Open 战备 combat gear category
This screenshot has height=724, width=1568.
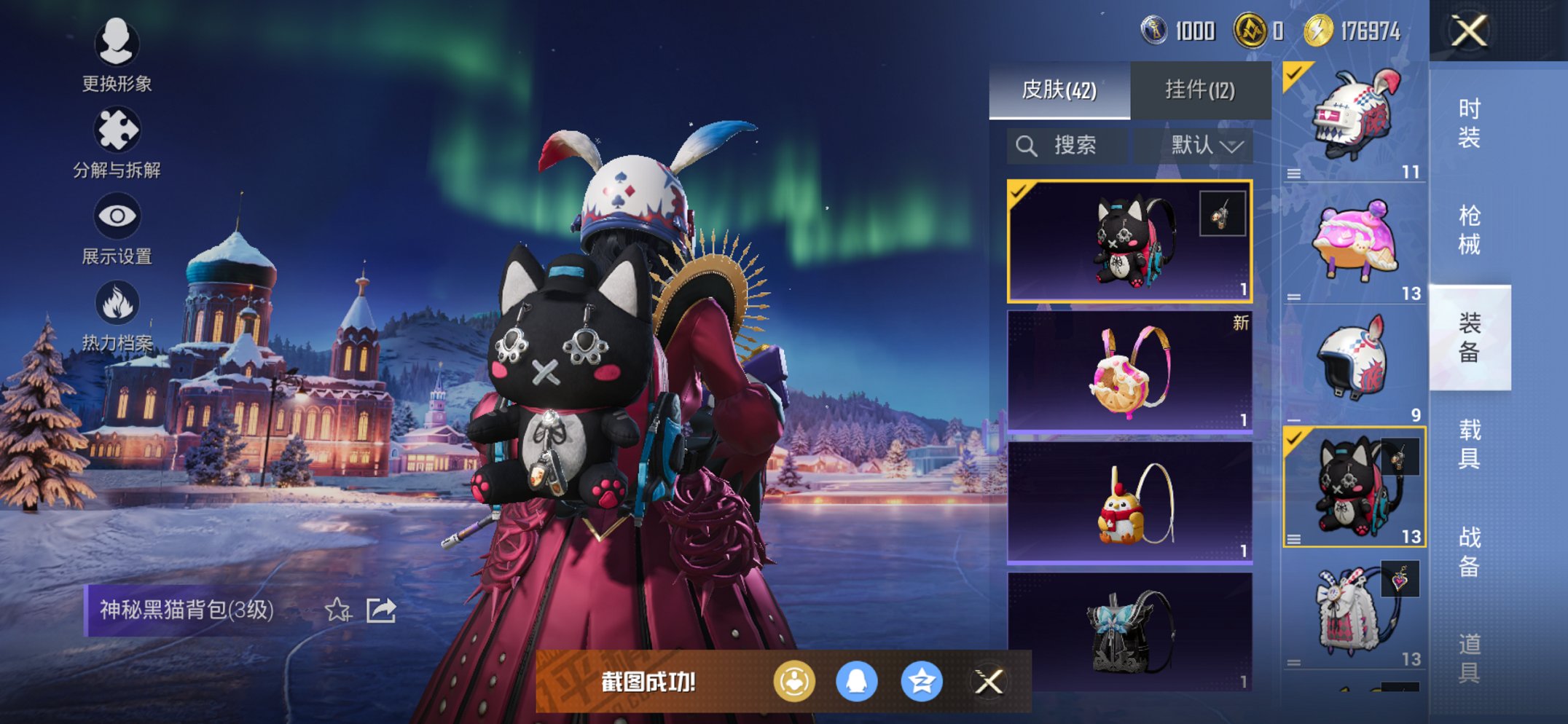(1469, 551)
